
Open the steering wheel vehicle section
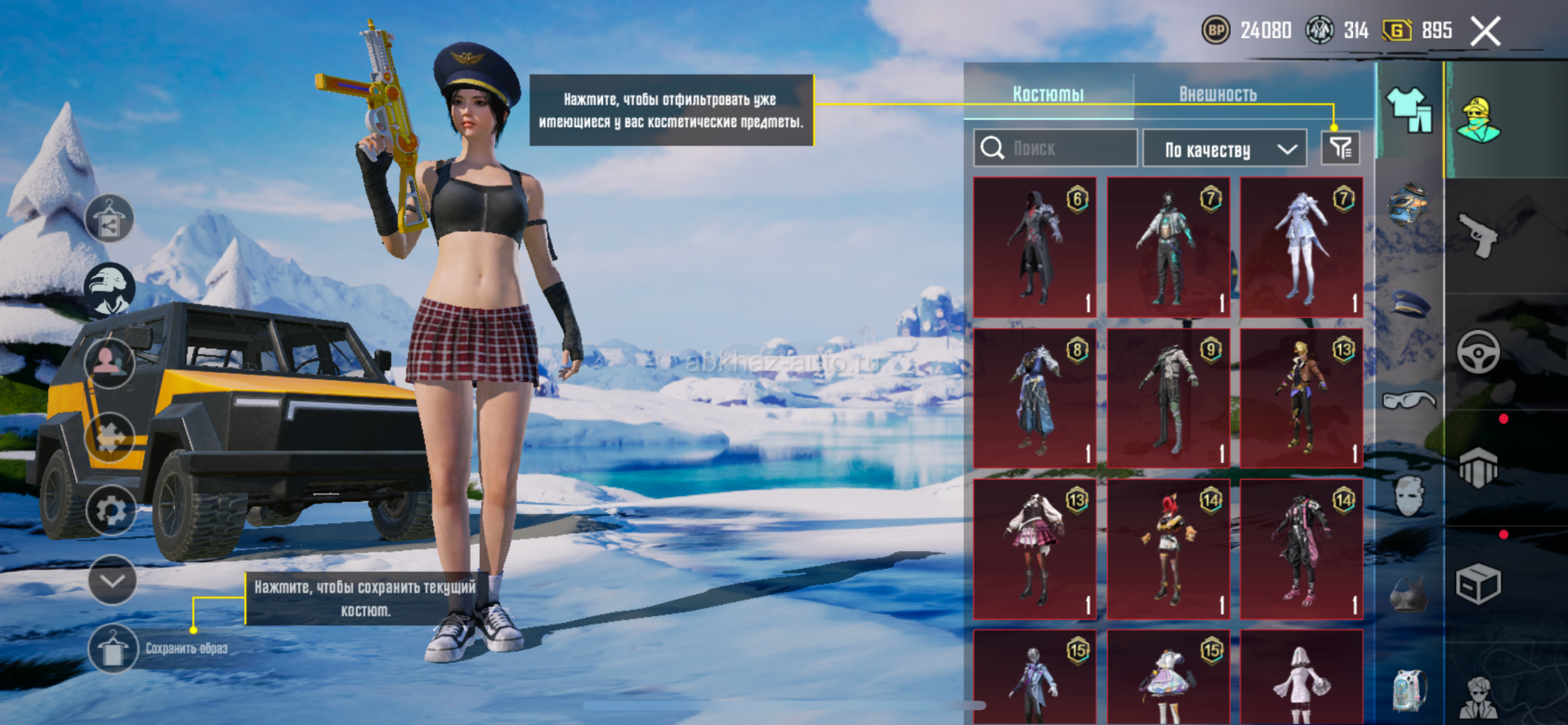point(1478,352)
